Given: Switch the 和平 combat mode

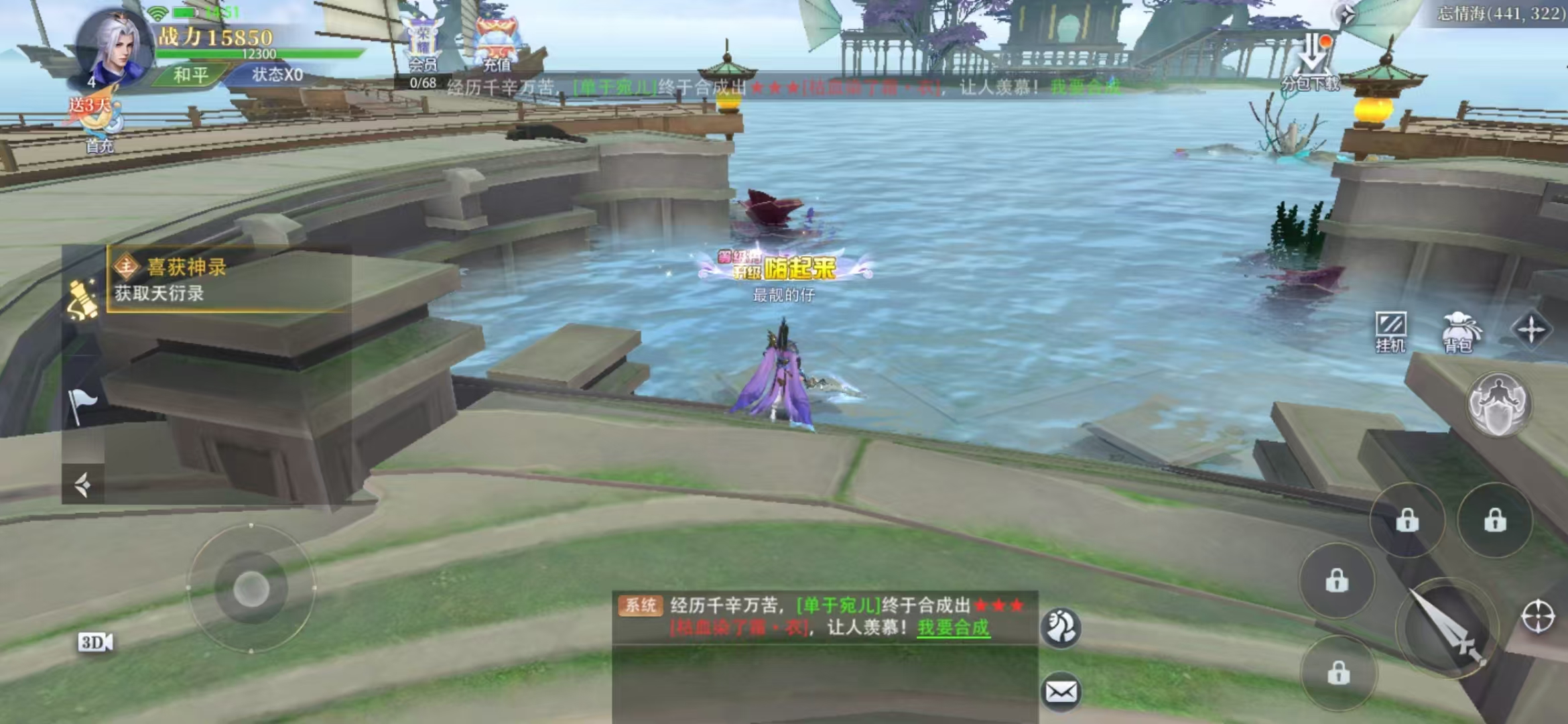Looking at the screenshot, I should point(191,75).
